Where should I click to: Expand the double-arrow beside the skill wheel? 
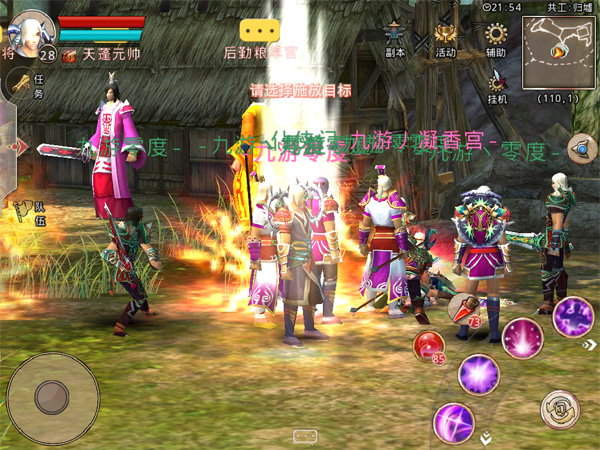pos(486,437)
